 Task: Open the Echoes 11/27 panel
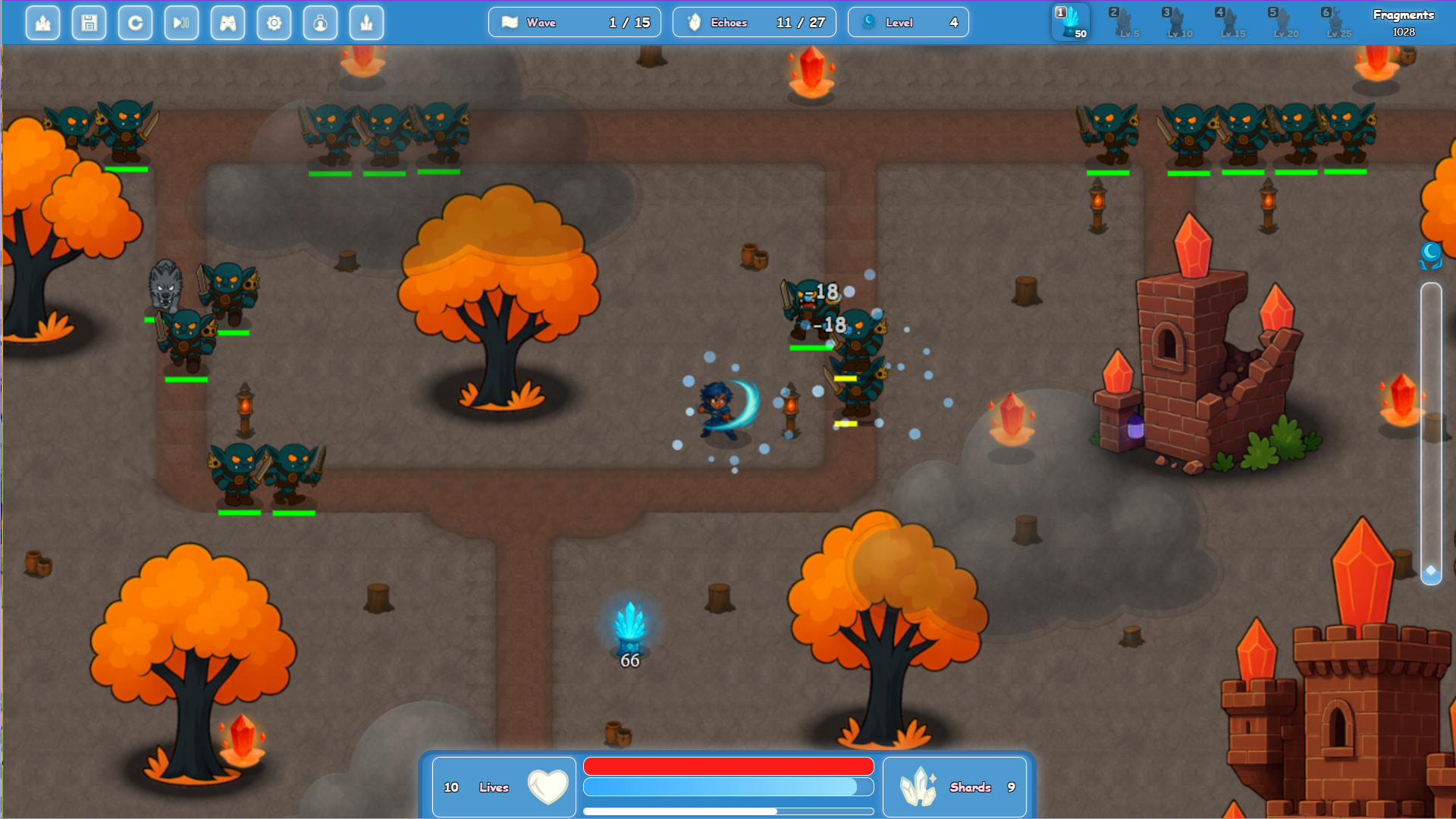tap(754, 22)
